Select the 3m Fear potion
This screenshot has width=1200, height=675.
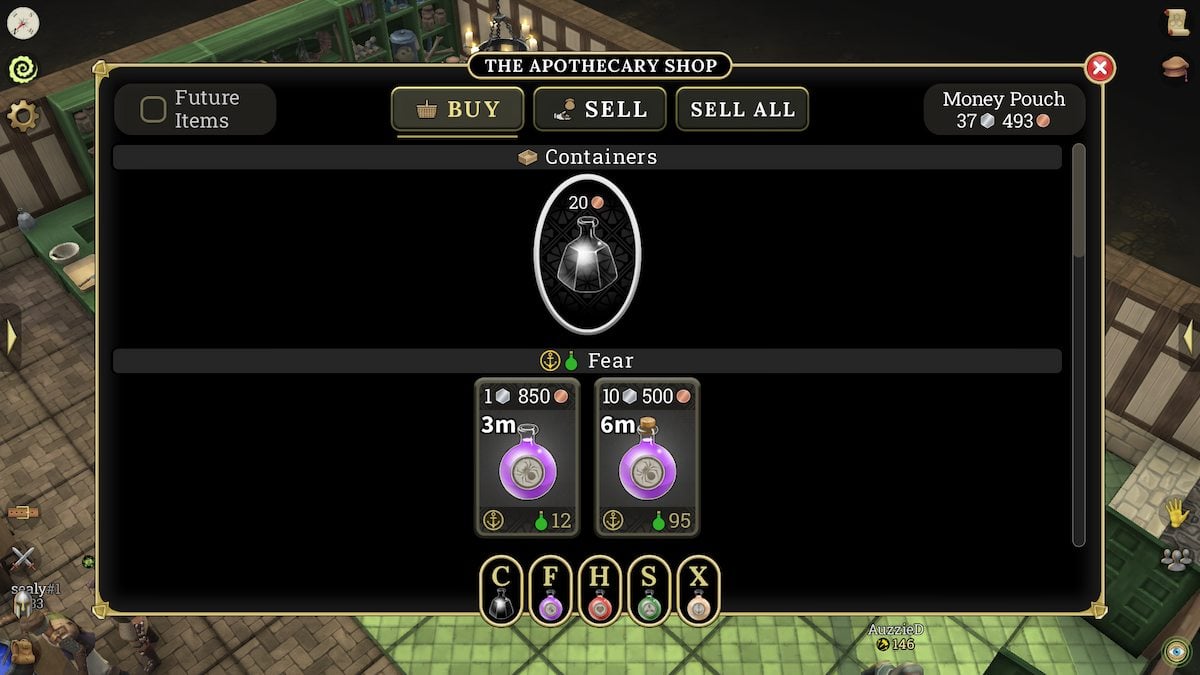coord(526,458)
